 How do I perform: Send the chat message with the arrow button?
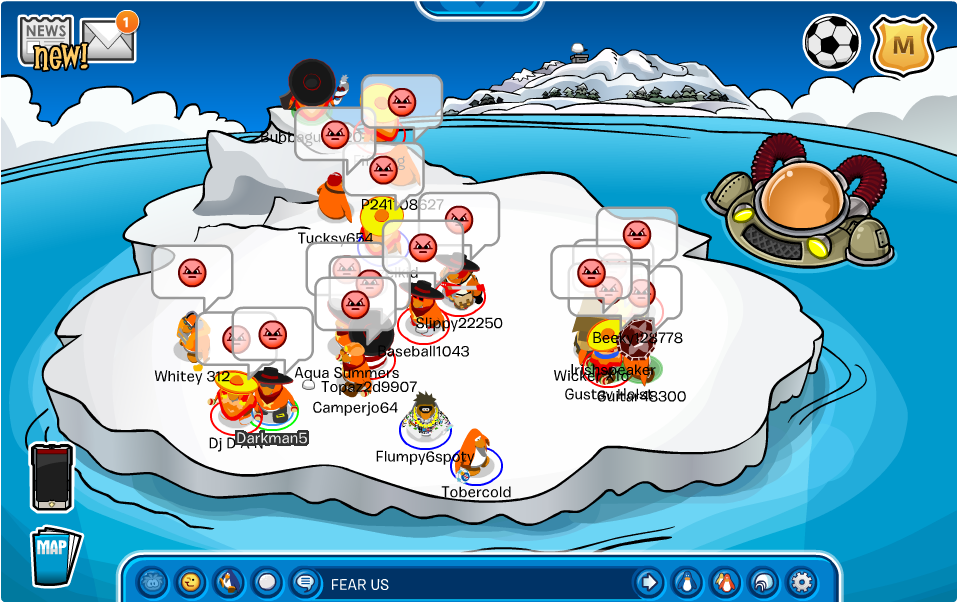[648, 582]
